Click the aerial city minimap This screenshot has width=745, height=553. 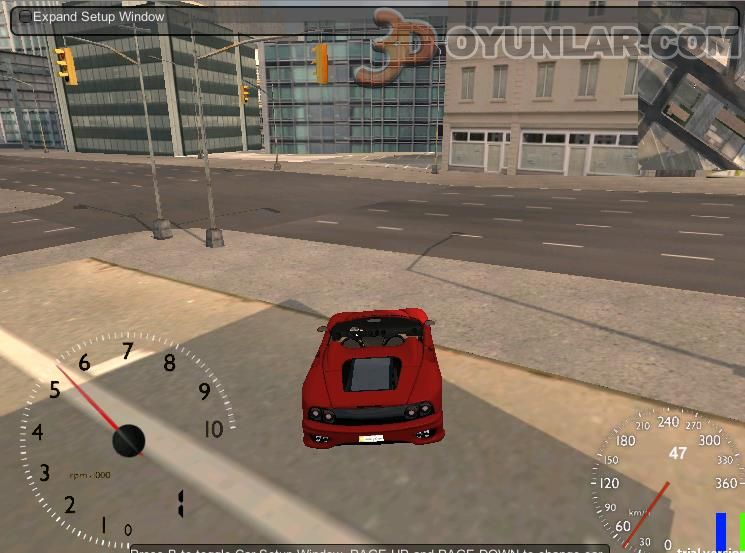coord(692,112)
